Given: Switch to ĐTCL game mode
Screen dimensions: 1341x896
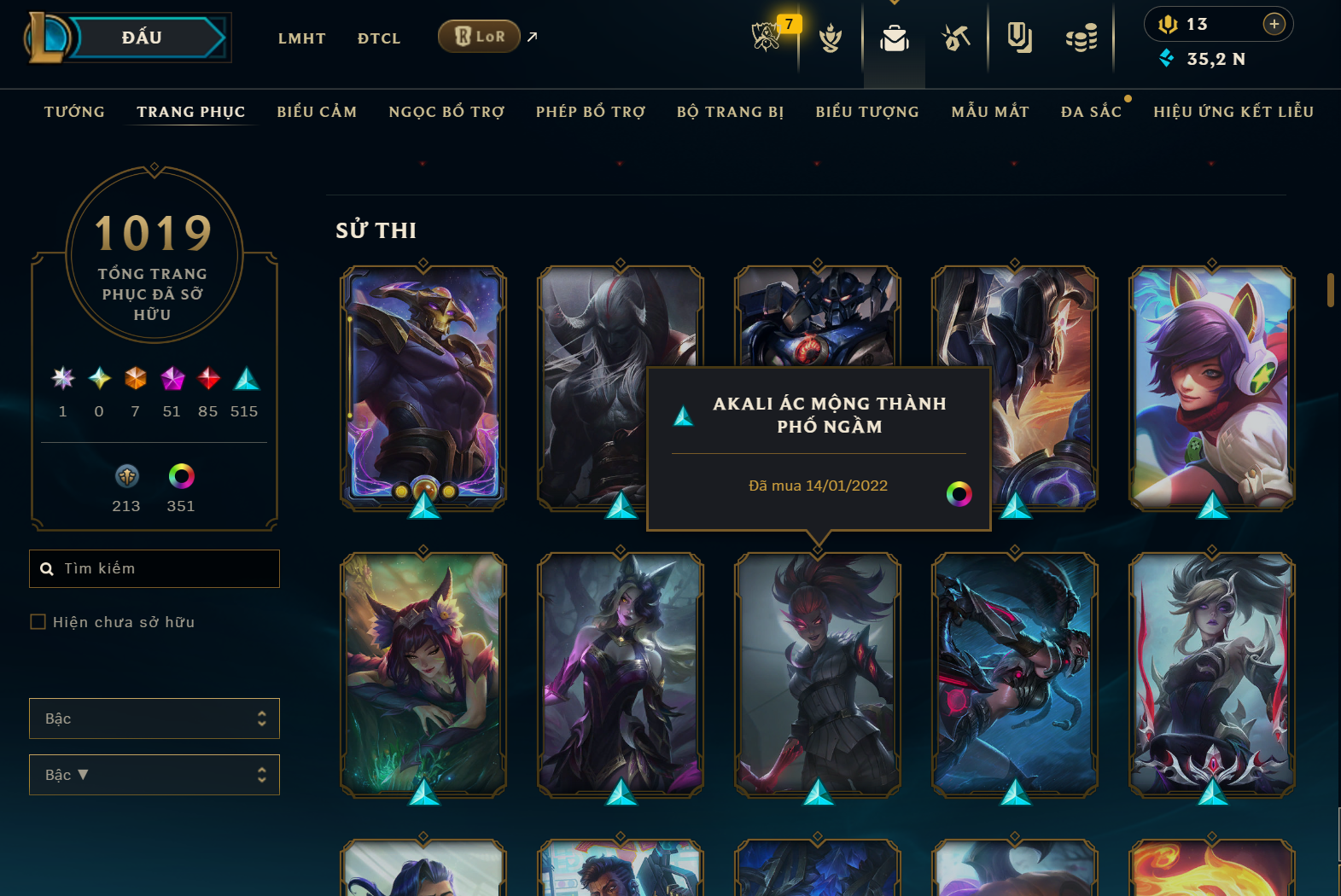Looking at the screenshot, I should 379,38.
